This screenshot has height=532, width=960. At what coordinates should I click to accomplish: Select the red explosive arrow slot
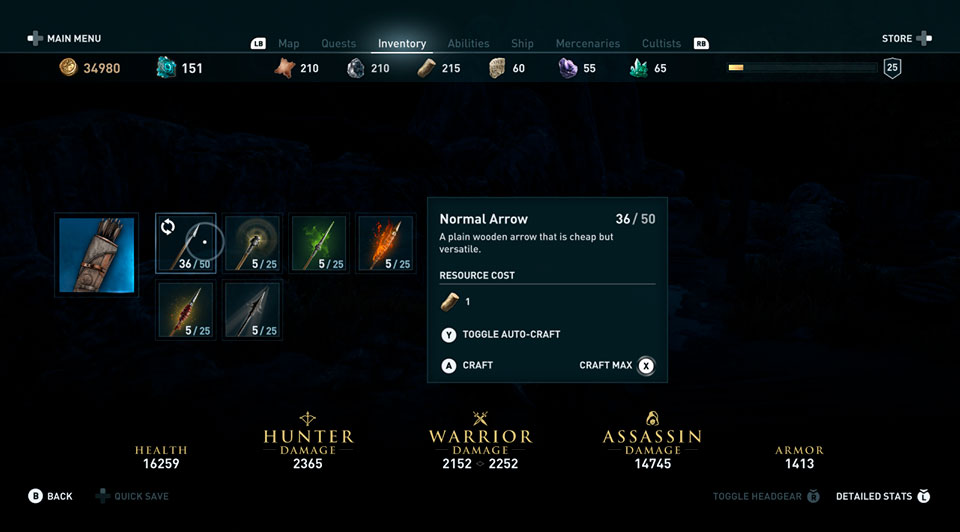pyautogui.click(x=186, y=309)
